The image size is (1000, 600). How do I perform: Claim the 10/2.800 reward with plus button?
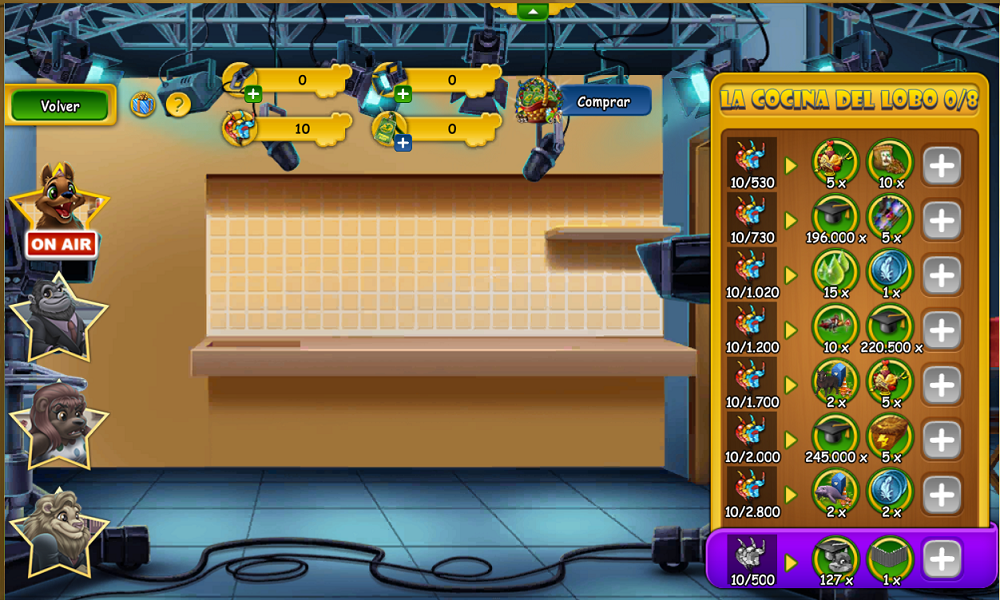pyautogui.click(x=941, y=495)
